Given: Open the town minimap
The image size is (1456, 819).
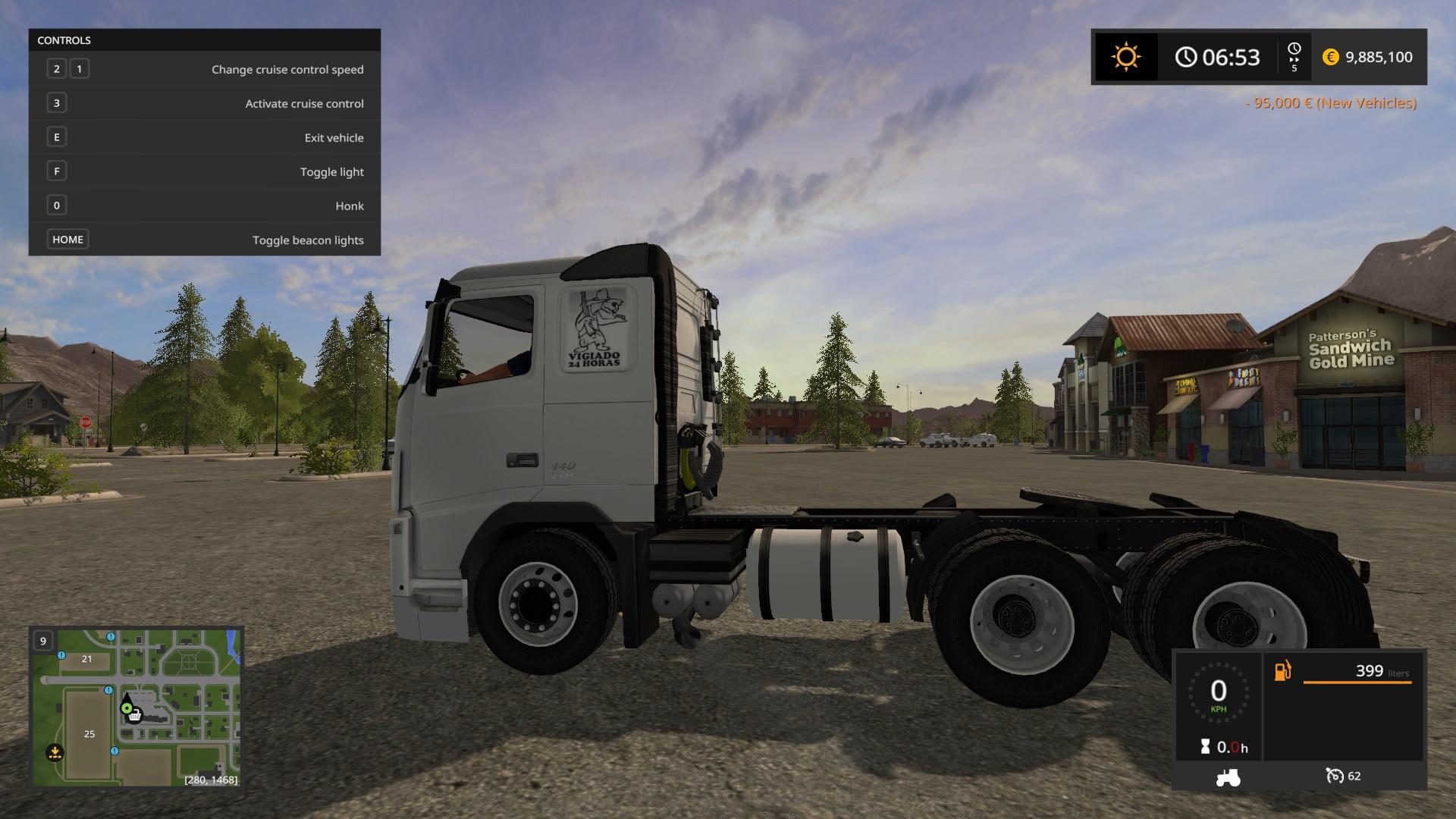Looking at the screenshot, I should point(136,707).
